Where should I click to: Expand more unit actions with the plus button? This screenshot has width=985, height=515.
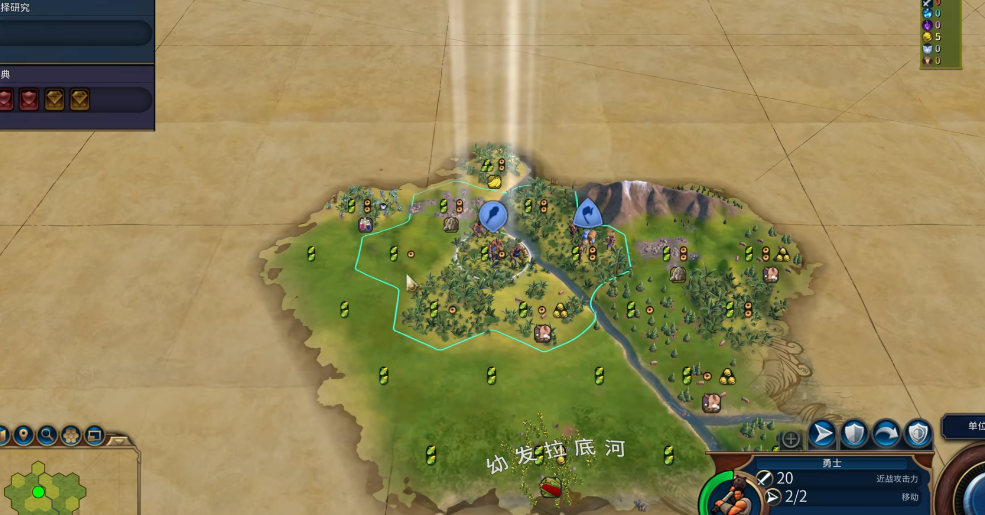coord(791,439)
